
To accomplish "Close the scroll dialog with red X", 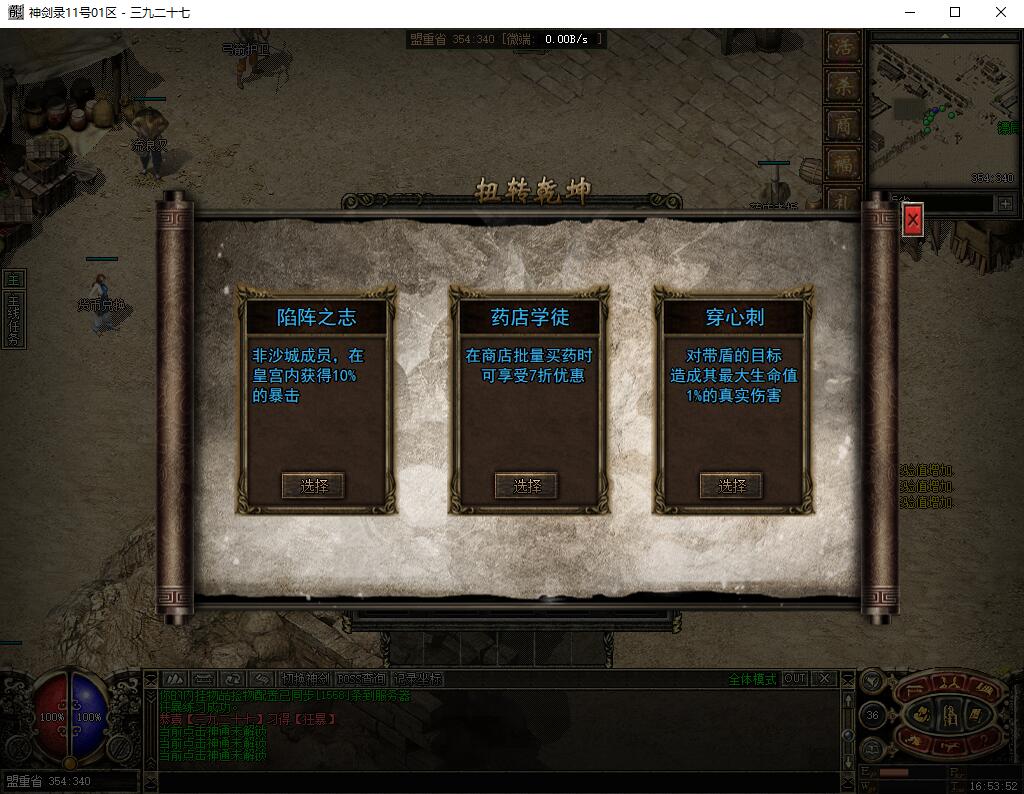I will click(x=912, y=221).
